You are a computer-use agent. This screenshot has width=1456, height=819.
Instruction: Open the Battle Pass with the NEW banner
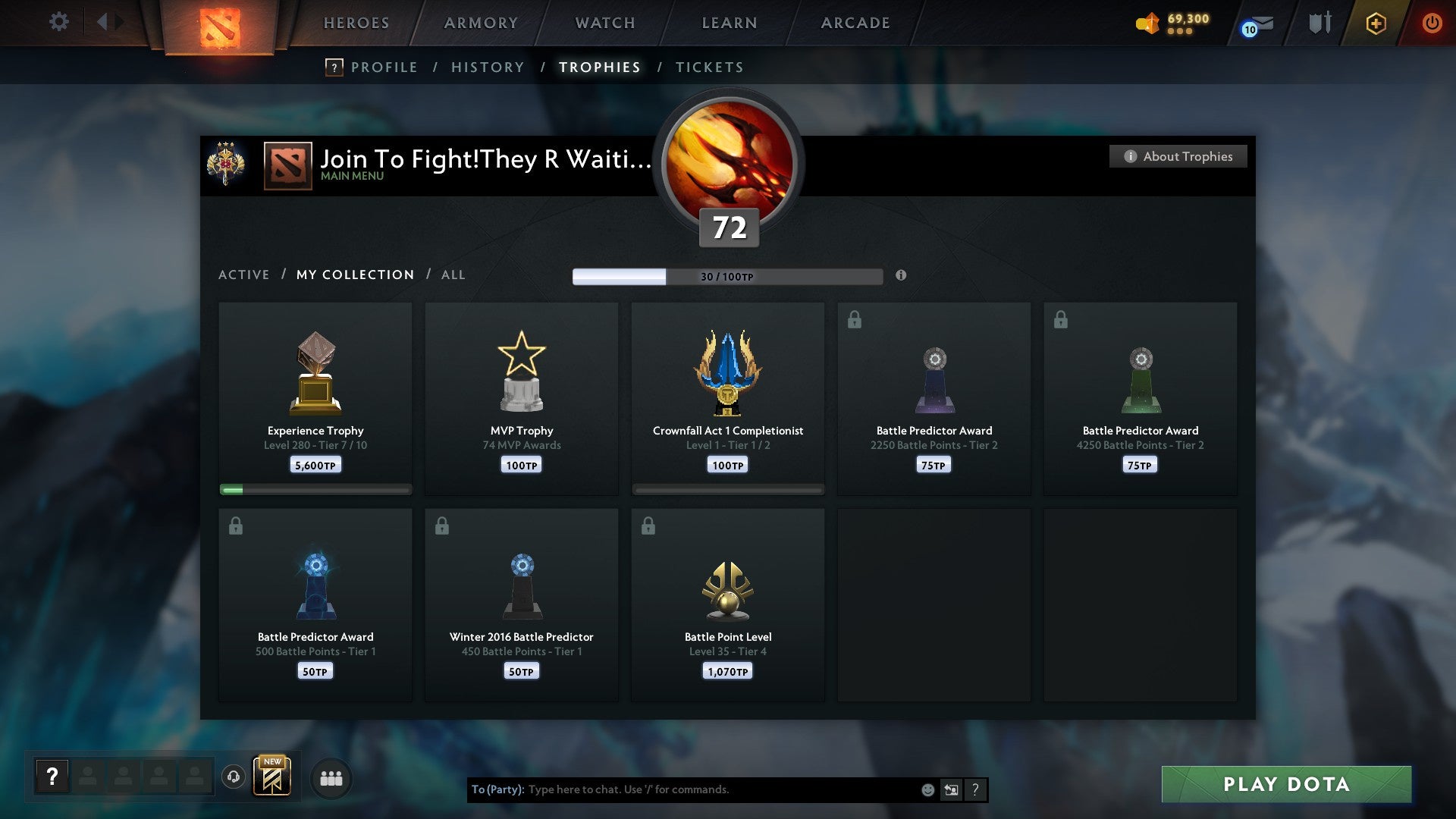click(x=273, y=776)
